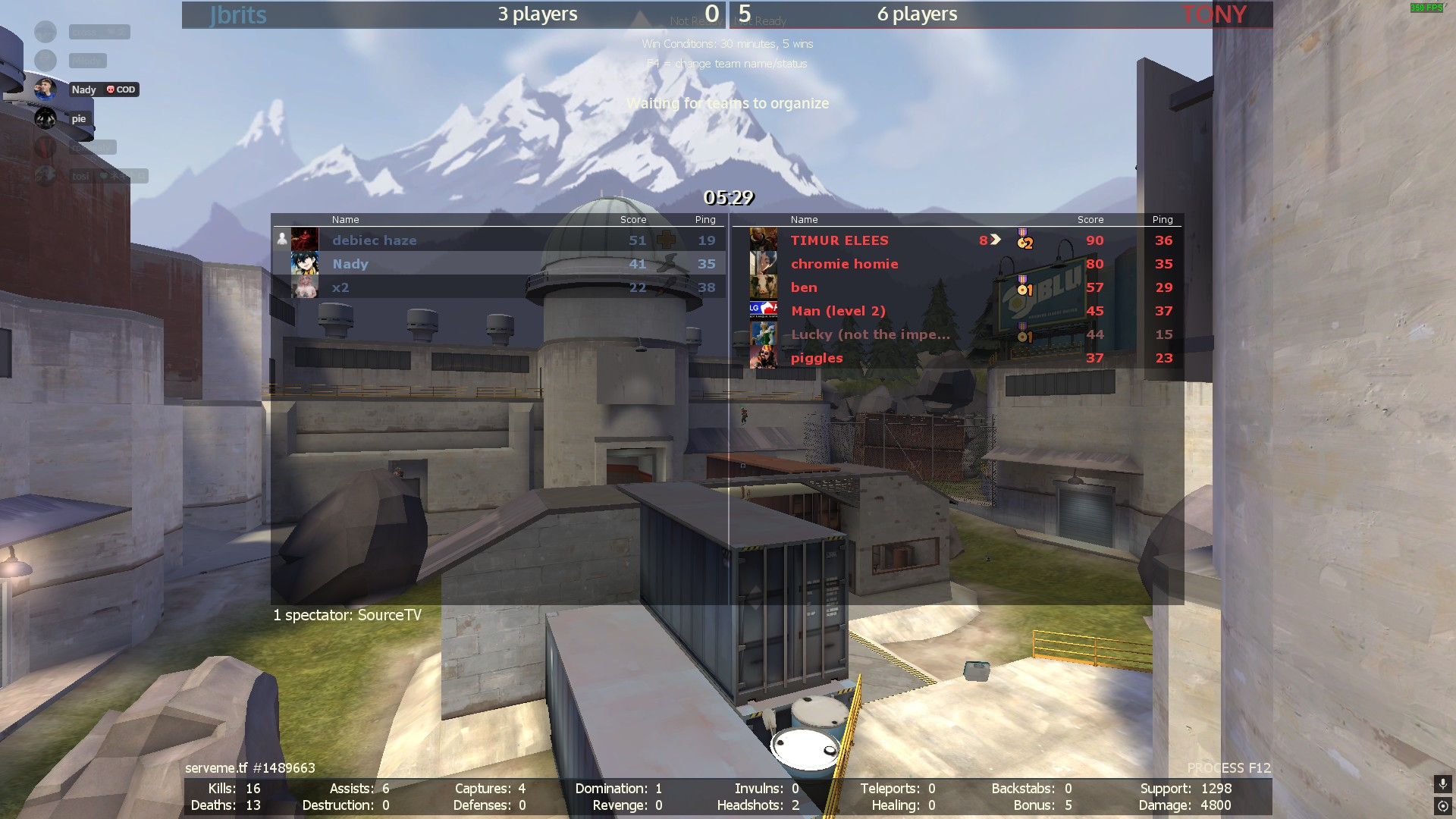Click Nady in the voice overlay
The width and height of the screenshot is (1456, 819).
coord(83,89)
